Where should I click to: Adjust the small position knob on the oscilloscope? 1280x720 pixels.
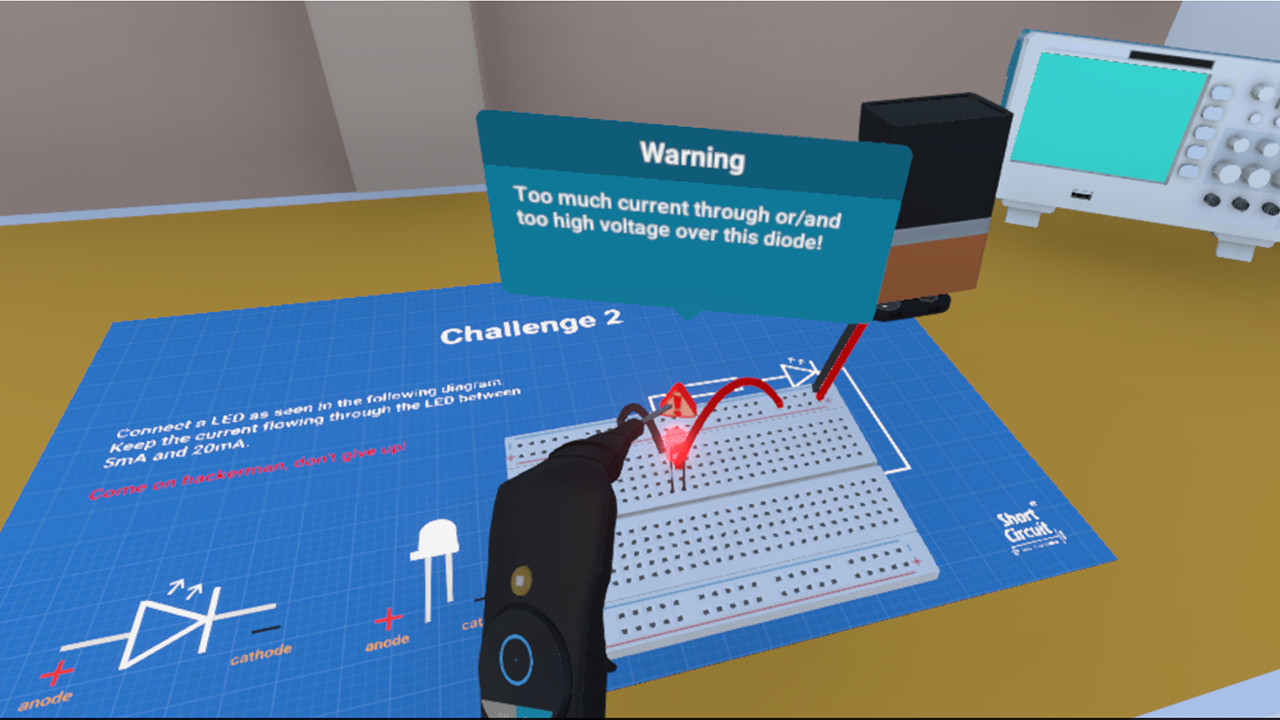pyautogui.click(x=1254, y=116)
